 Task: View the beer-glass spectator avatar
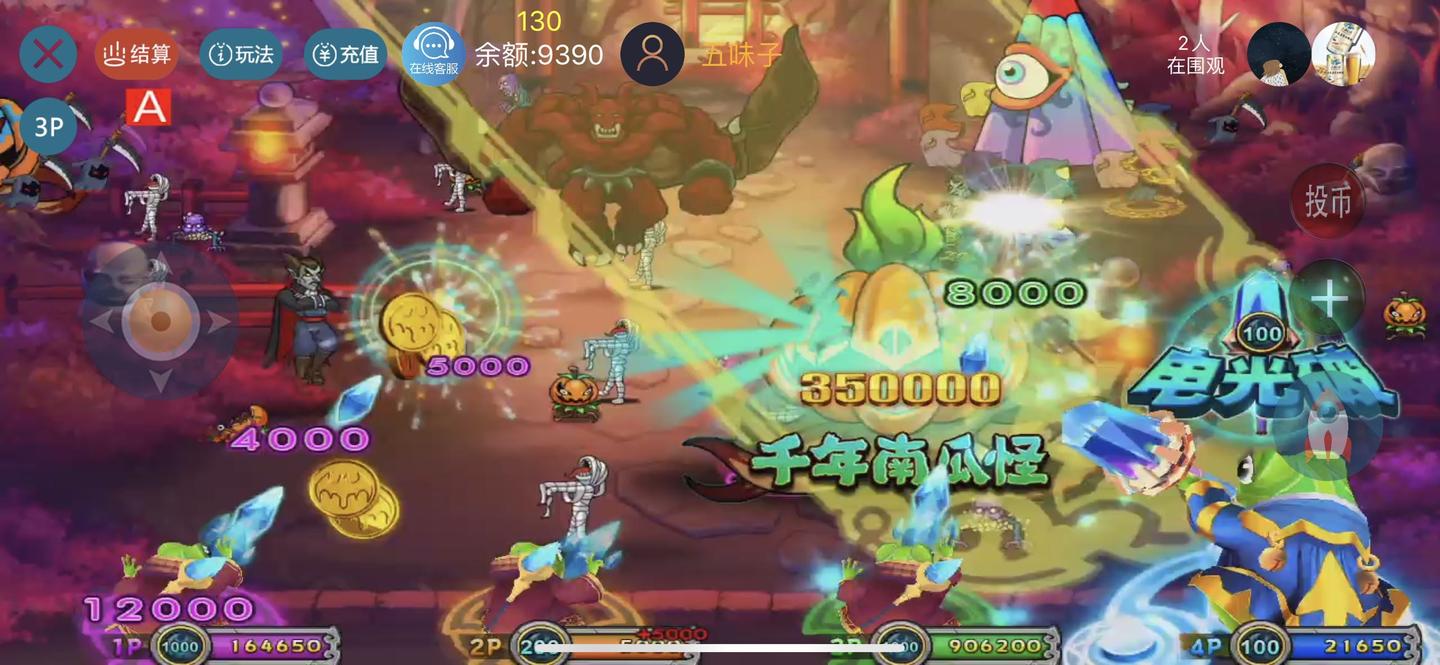(x=1343, y=54)
